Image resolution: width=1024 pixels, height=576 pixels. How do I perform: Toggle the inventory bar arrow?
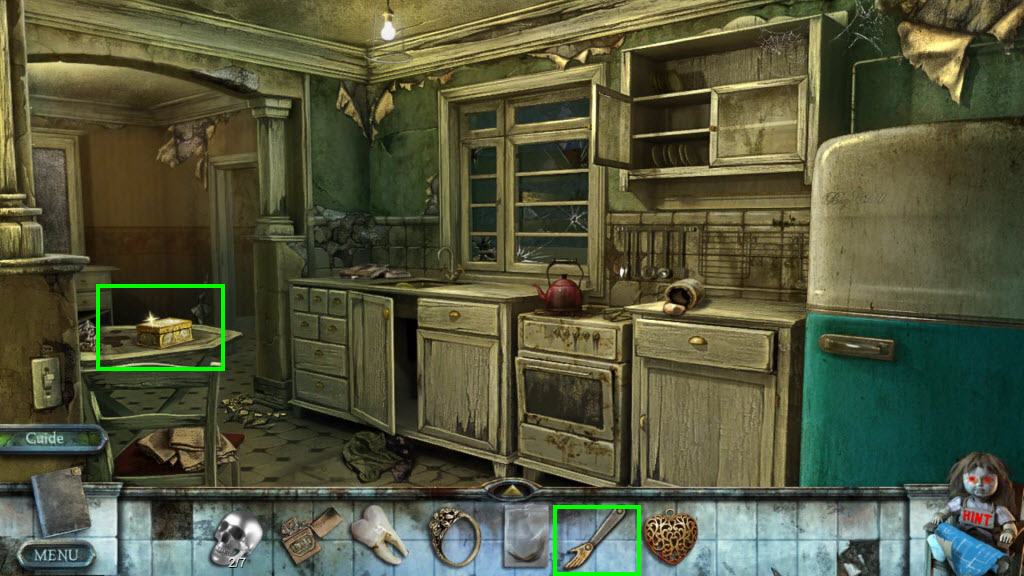pos(512,491)
